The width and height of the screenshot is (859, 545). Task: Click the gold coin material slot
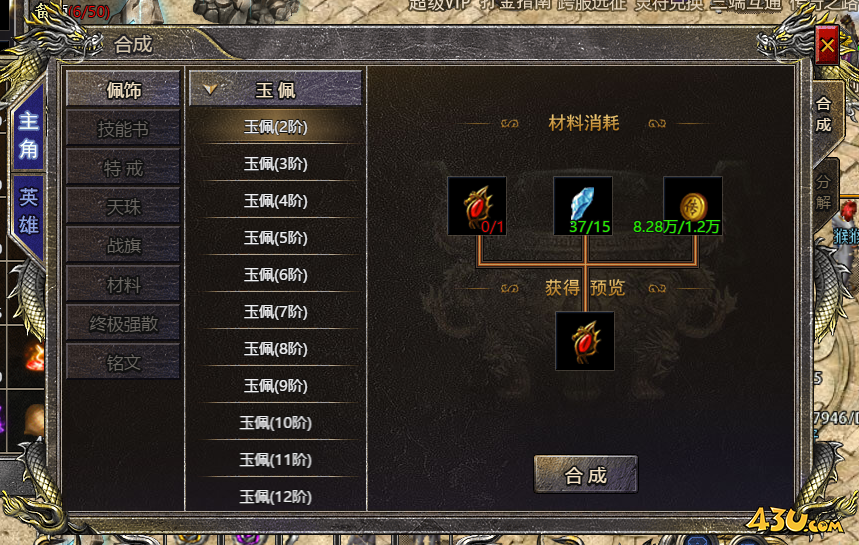693,205
